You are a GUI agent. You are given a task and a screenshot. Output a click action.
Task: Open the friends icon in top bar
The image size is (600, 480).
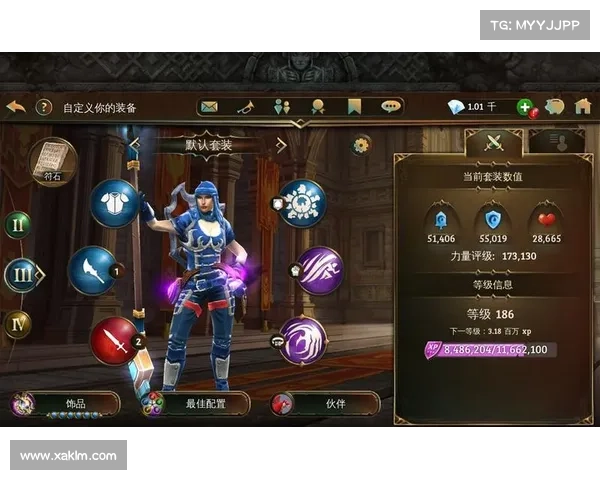pyautogui.click(x=281, y=107)
